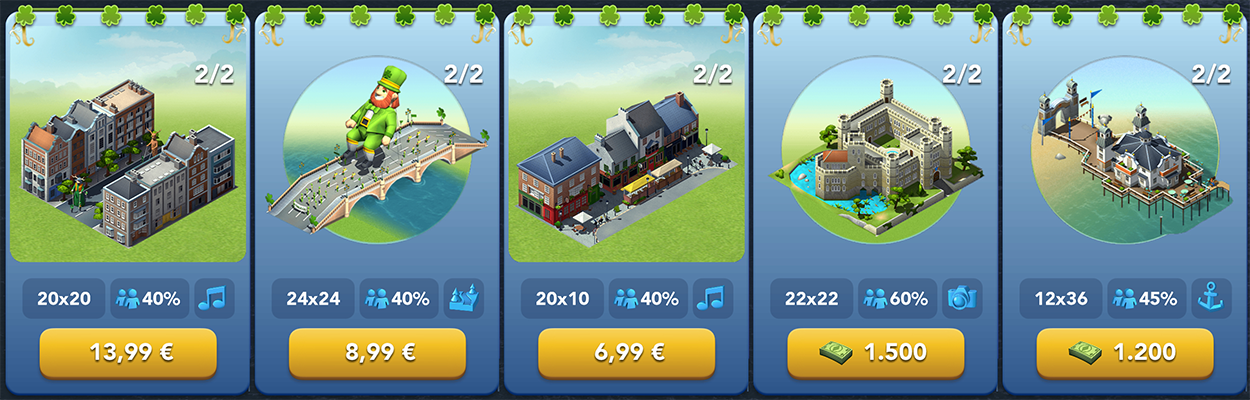
Task: Buy the pub street building for 6,99 €
Action: click(626, 352)
